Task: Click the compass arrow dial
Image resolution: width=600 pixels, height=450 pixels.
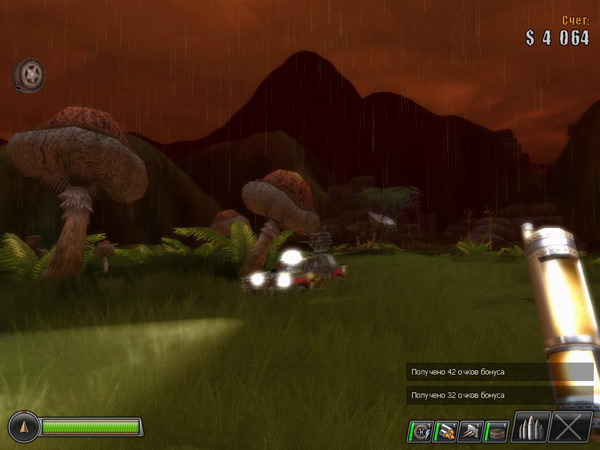Action: point(24,427)
